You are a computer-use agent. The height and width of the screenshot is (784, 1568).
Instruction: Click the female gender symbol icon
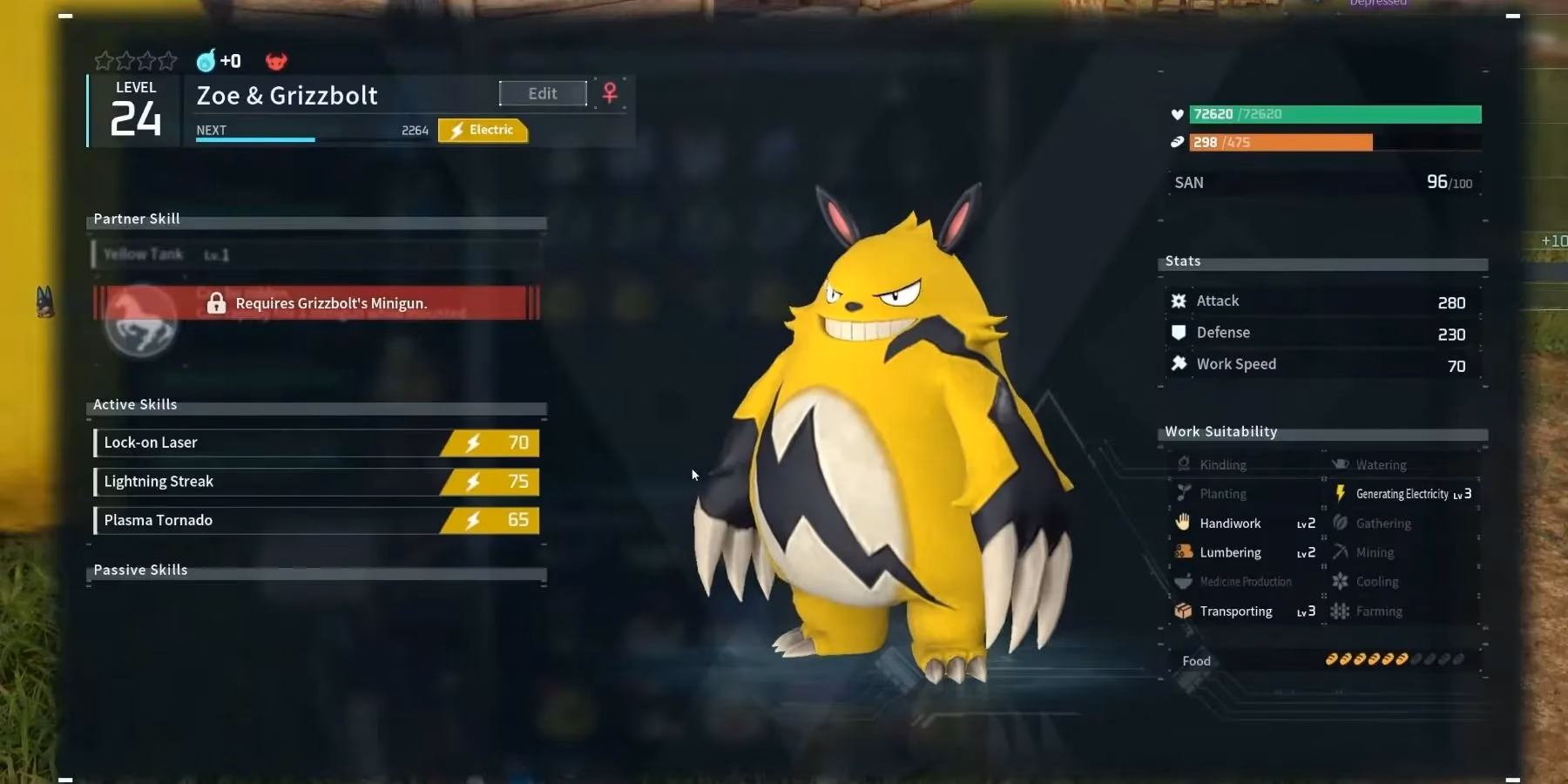click(610, 92)
